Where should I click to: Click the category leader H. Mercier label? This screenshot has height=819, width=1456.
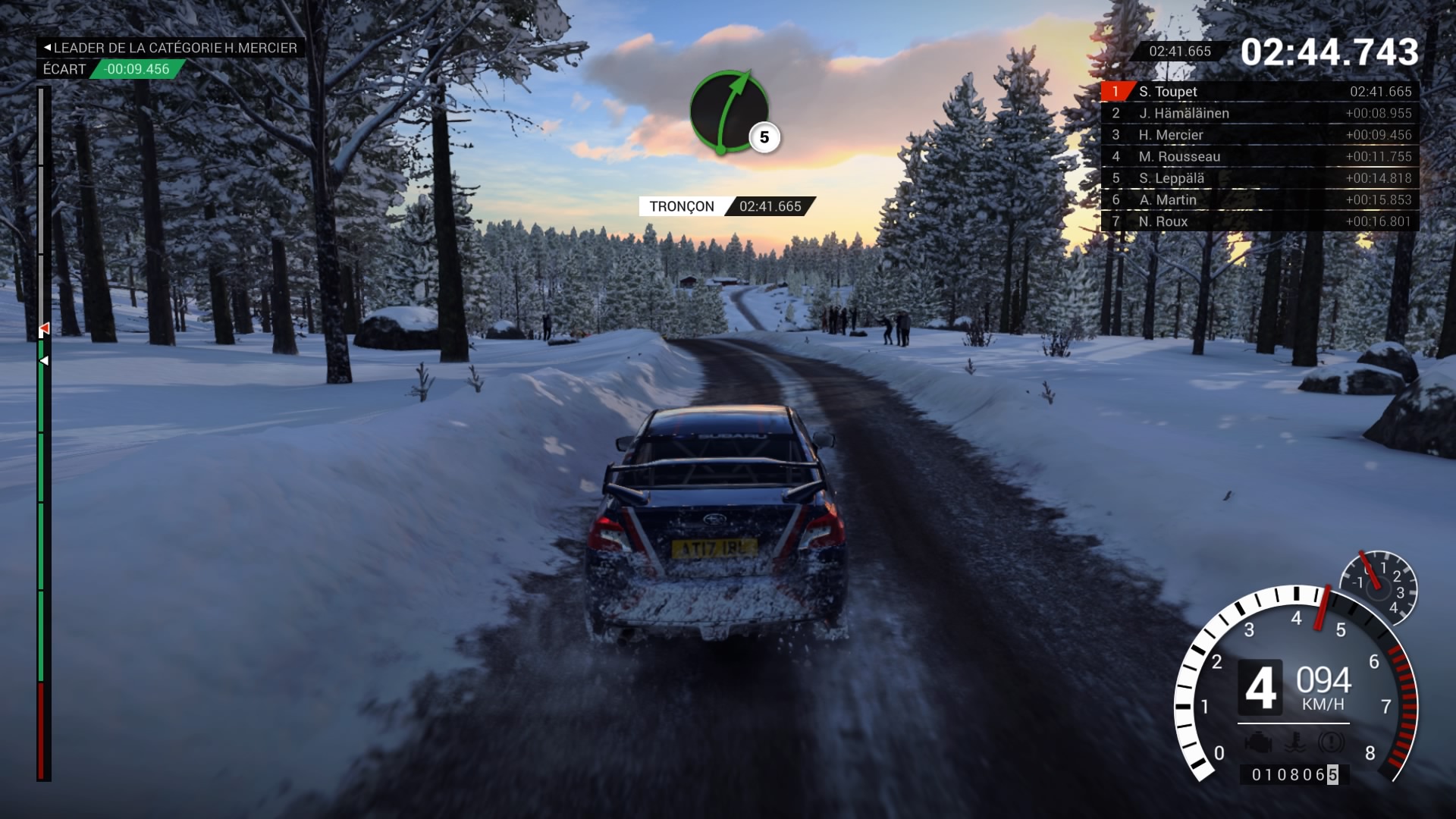click(x=171, y=48)
